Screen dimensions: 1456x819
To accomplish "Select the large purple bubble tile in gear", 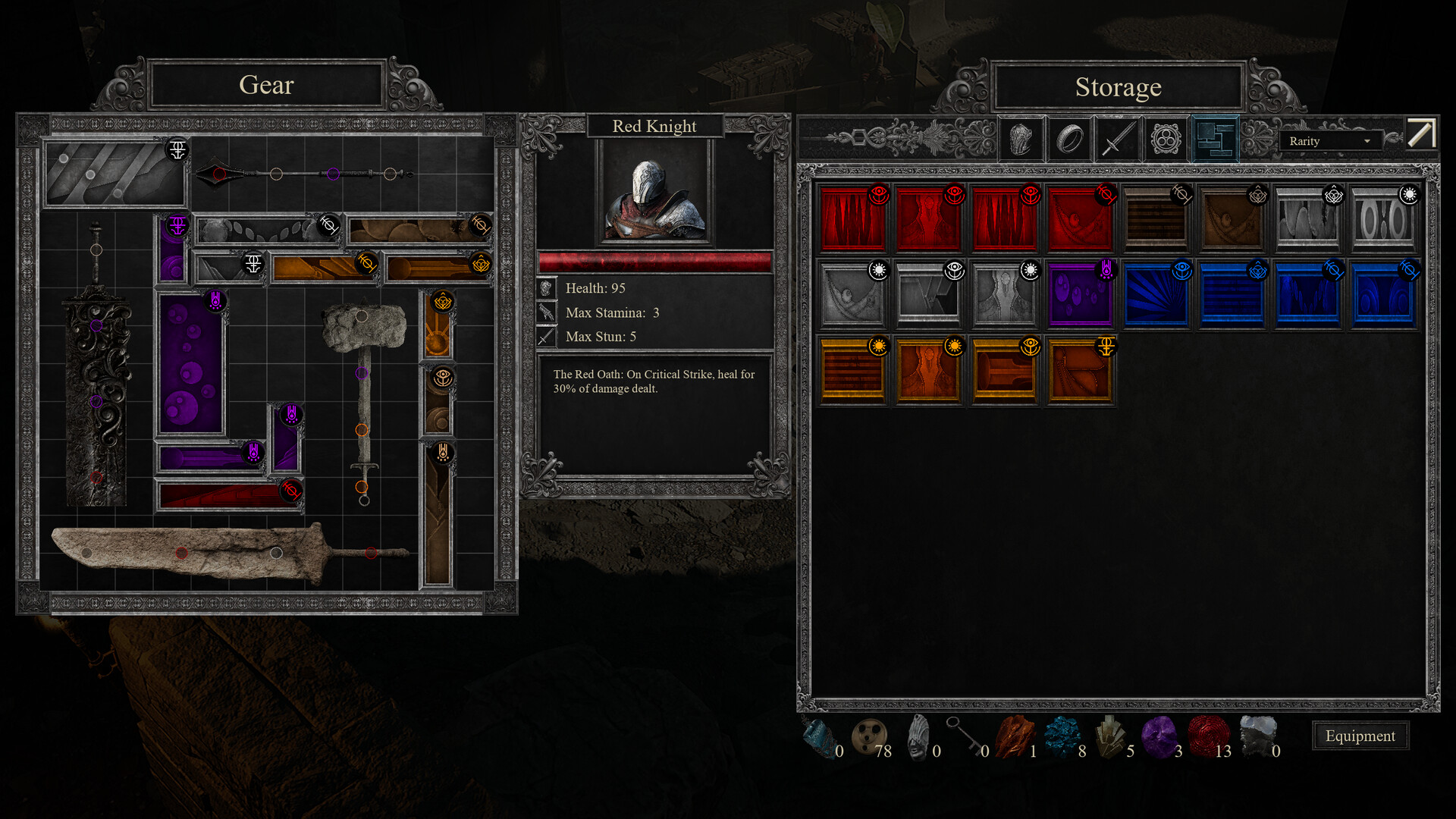I will pyautogui.click(x=190, y=364).
